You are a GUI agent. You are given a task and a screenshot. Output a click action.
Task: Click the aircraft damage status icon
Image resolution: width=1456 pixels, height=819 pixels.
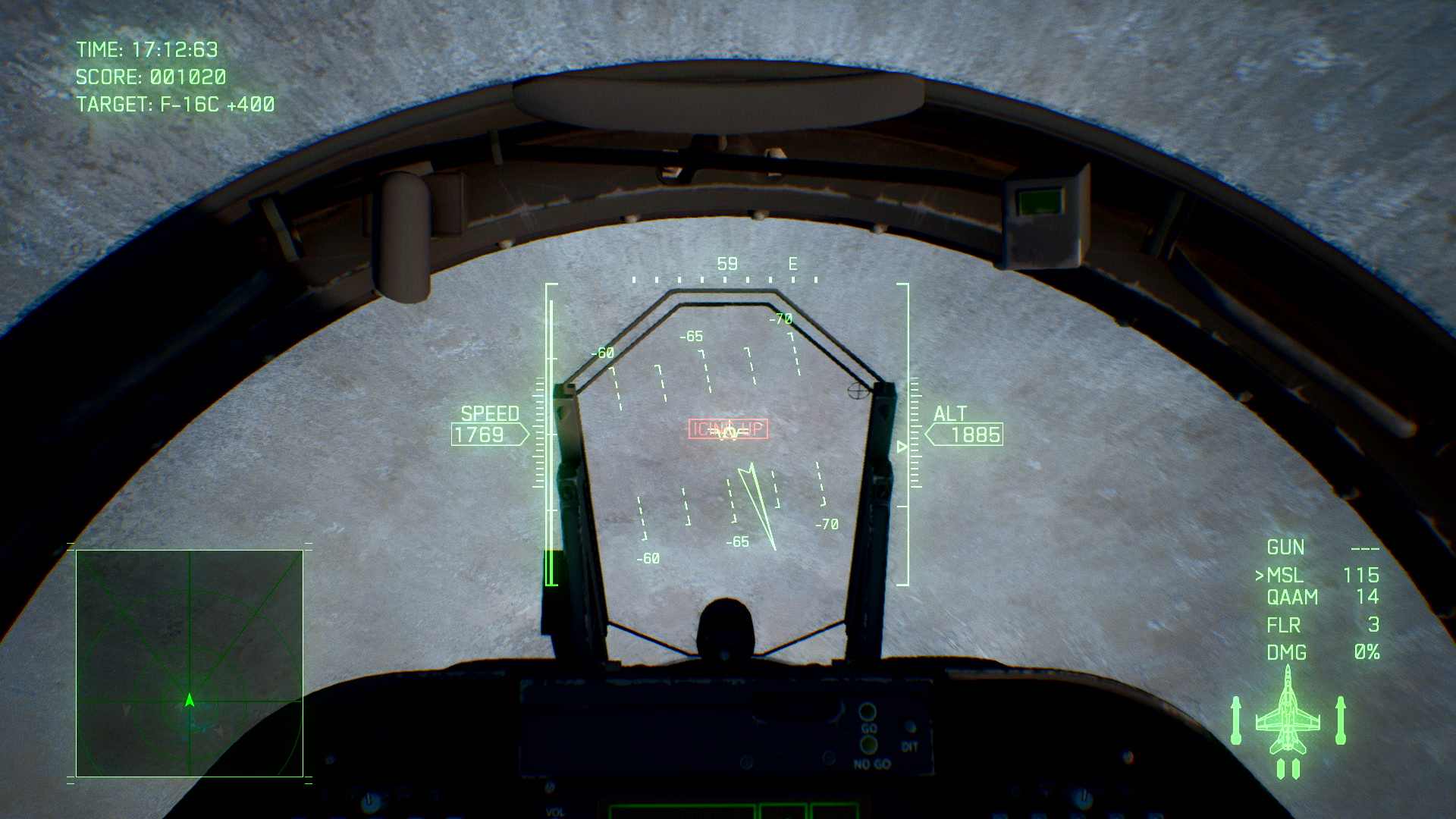(x=1288, y=721)
